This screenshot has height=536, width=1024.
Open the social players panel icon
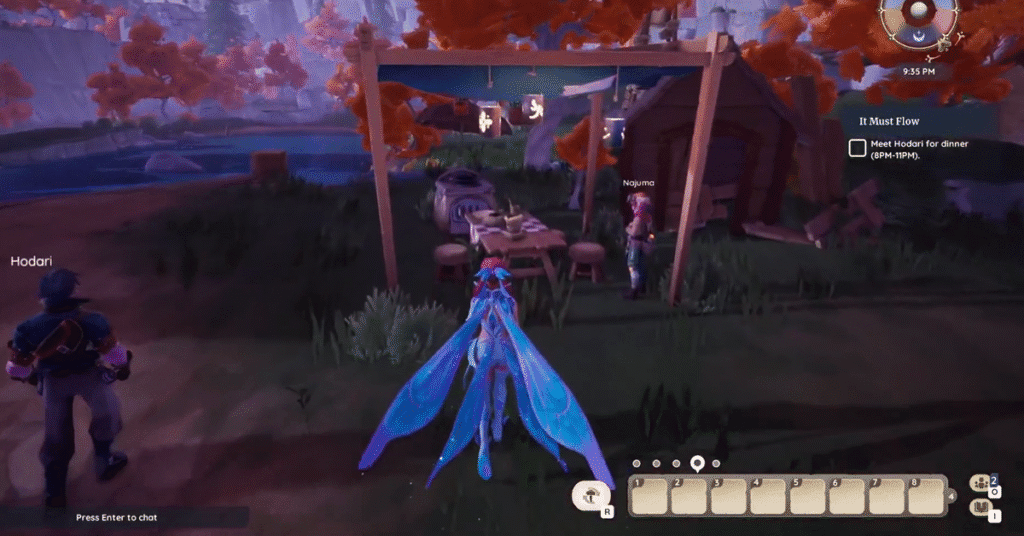pyautogui.click(x=981, y=483)
